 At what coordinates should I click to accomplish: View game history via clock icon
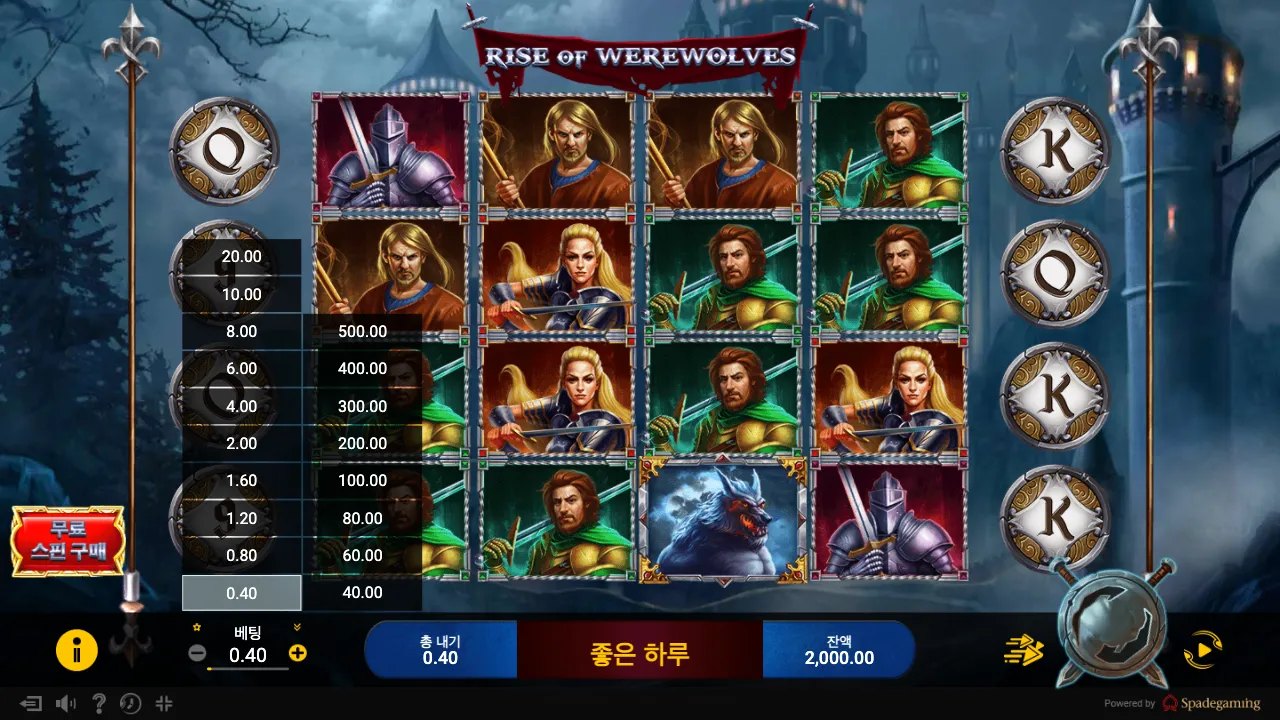click(129, 704)
